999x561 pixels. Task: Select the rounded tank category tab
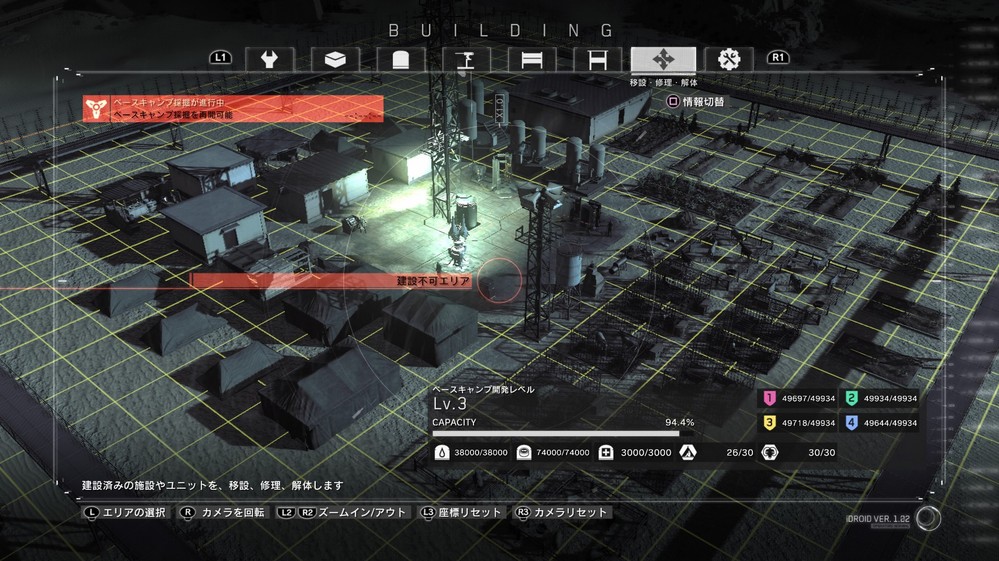coord(400,59)
